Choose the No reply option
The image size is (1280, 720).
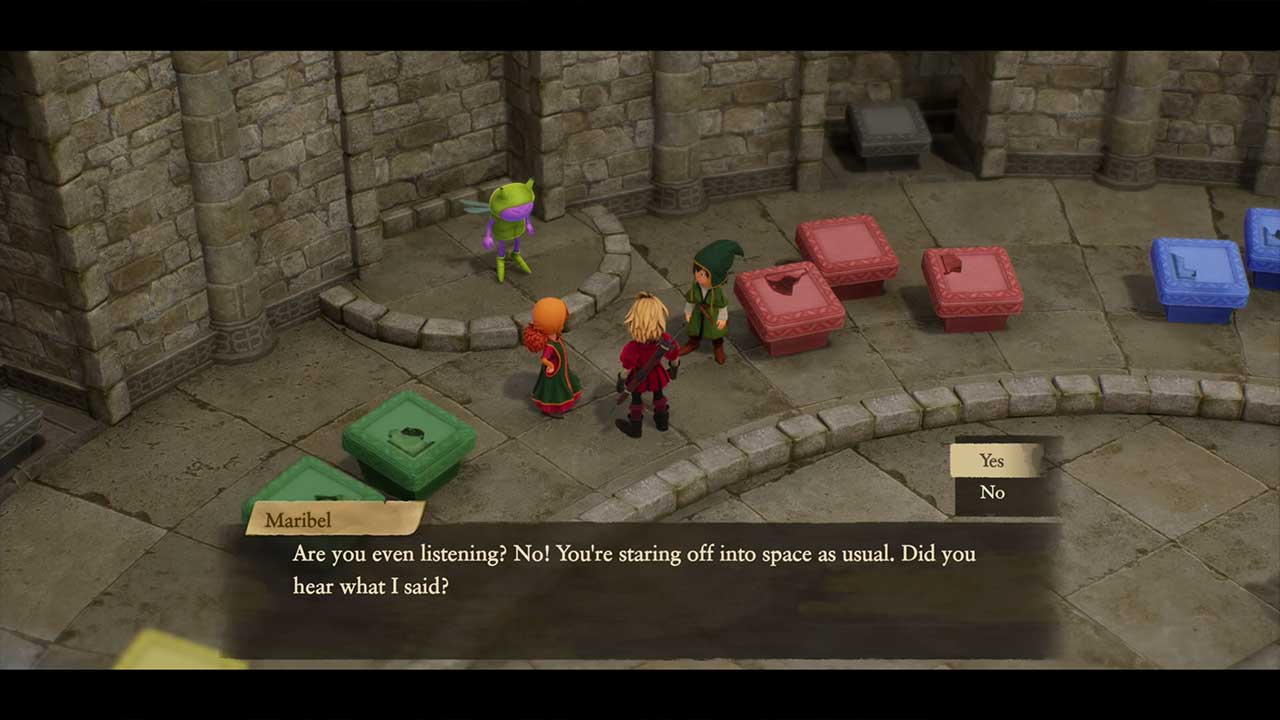[992, 493]
